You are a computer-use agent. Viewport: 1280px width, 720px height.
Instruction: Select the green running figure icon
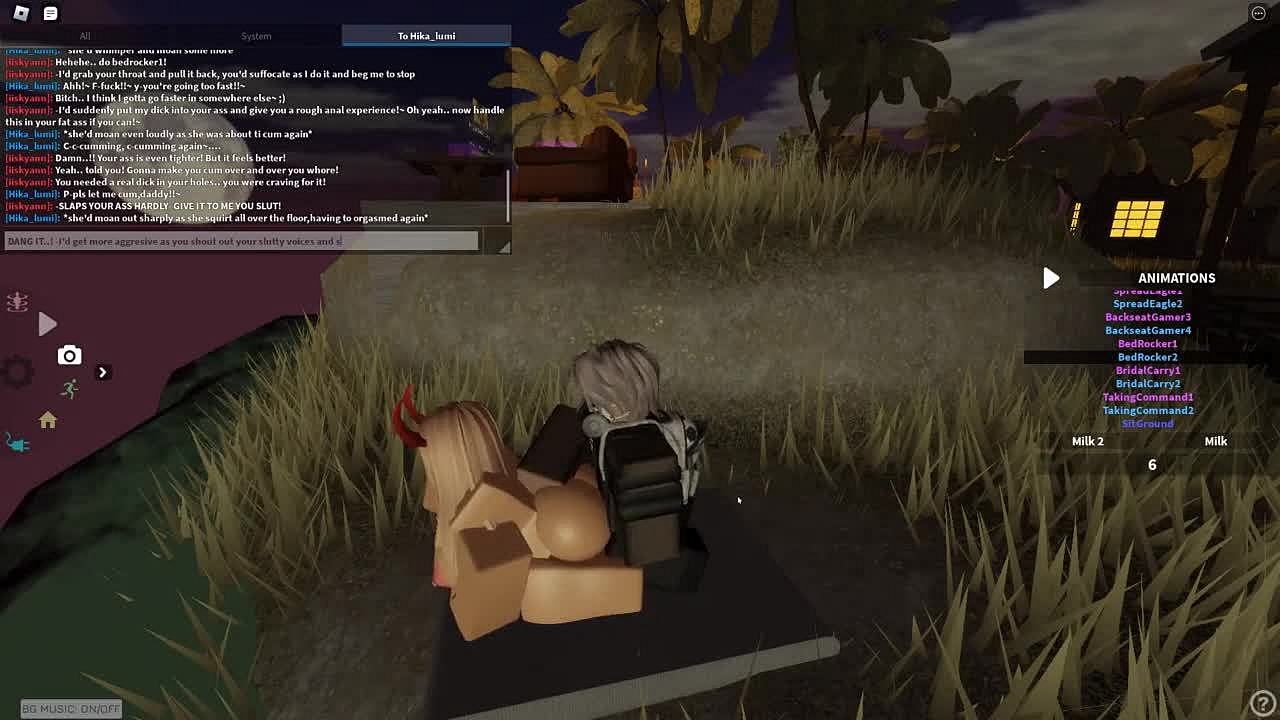click(x=69, y=389)
